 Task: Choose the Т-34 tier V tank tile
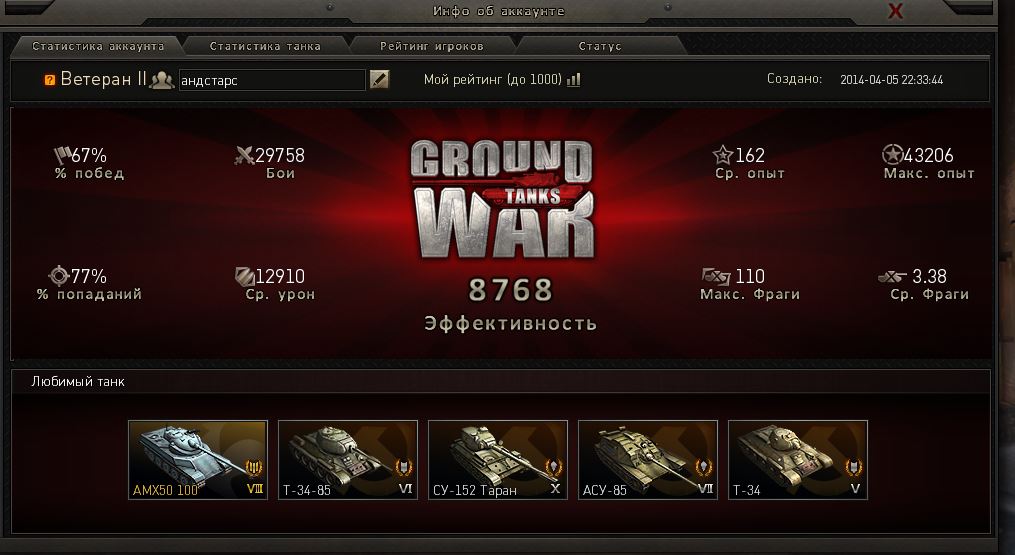click(x=798, y=460)
